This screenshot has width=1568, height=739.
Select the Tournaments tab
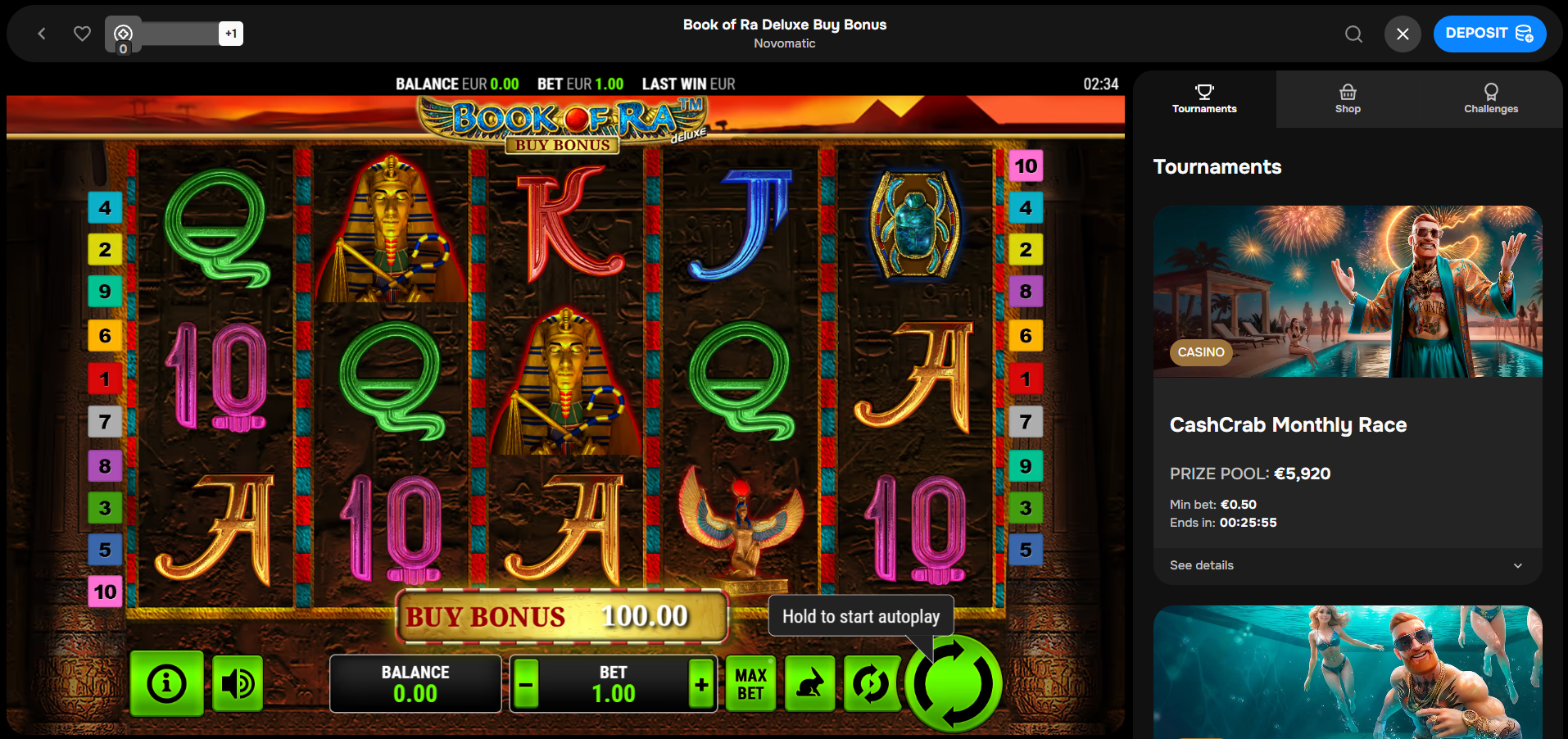tap(1204, 99)
